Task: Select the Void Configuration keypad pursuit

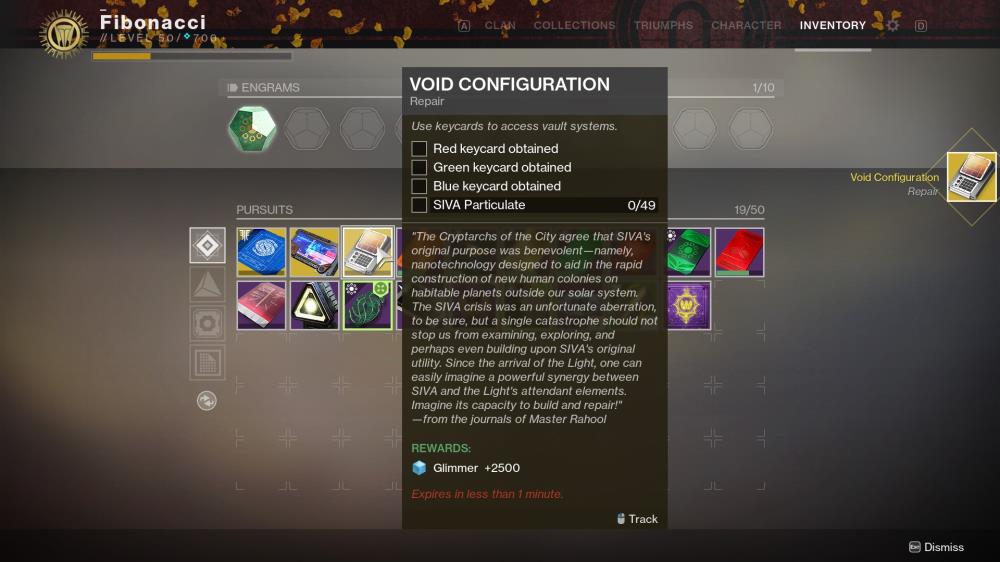Action: pos(367,252)
